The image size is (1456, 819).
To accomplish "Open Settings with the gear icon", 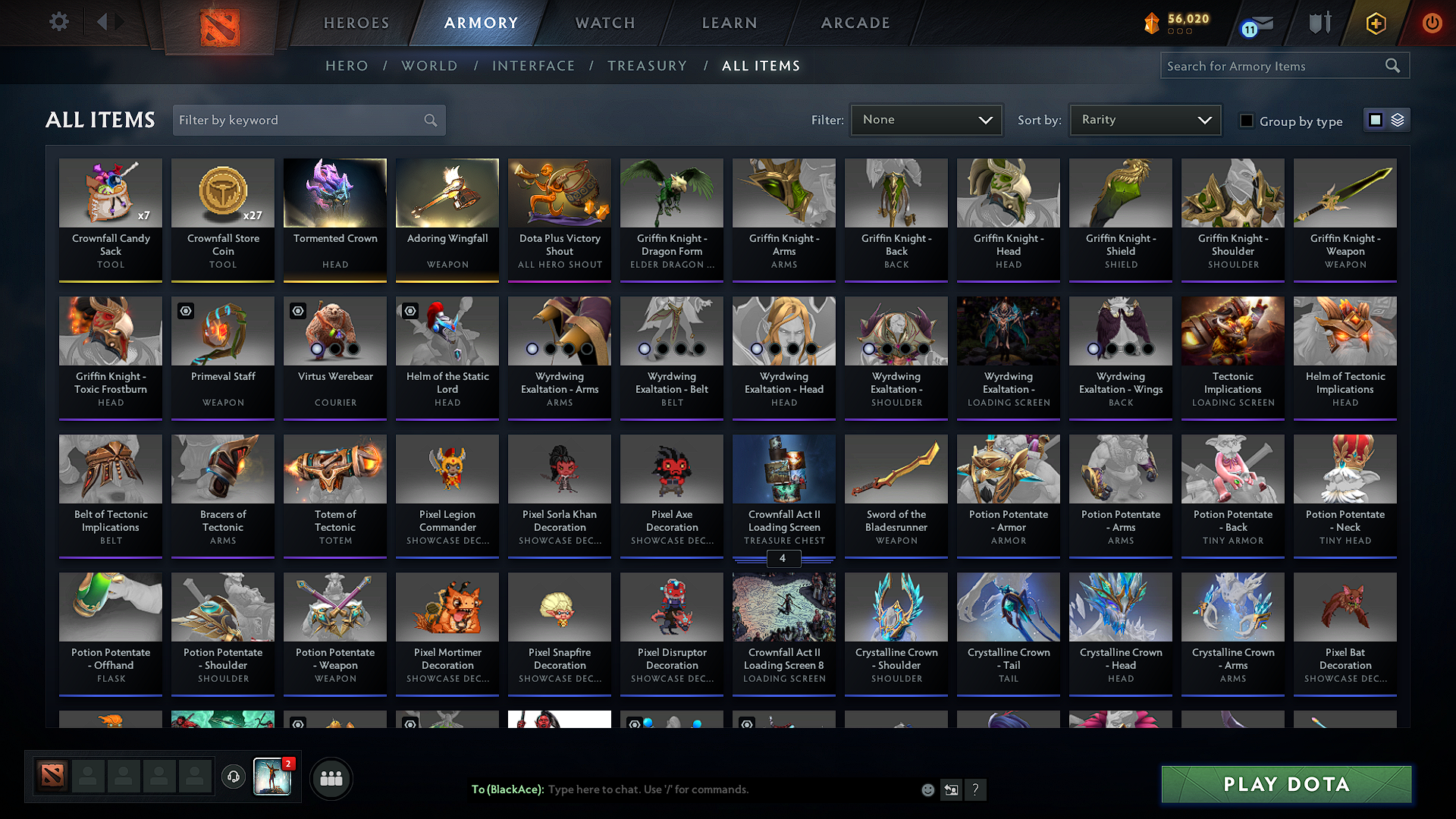I will [58, 22].
